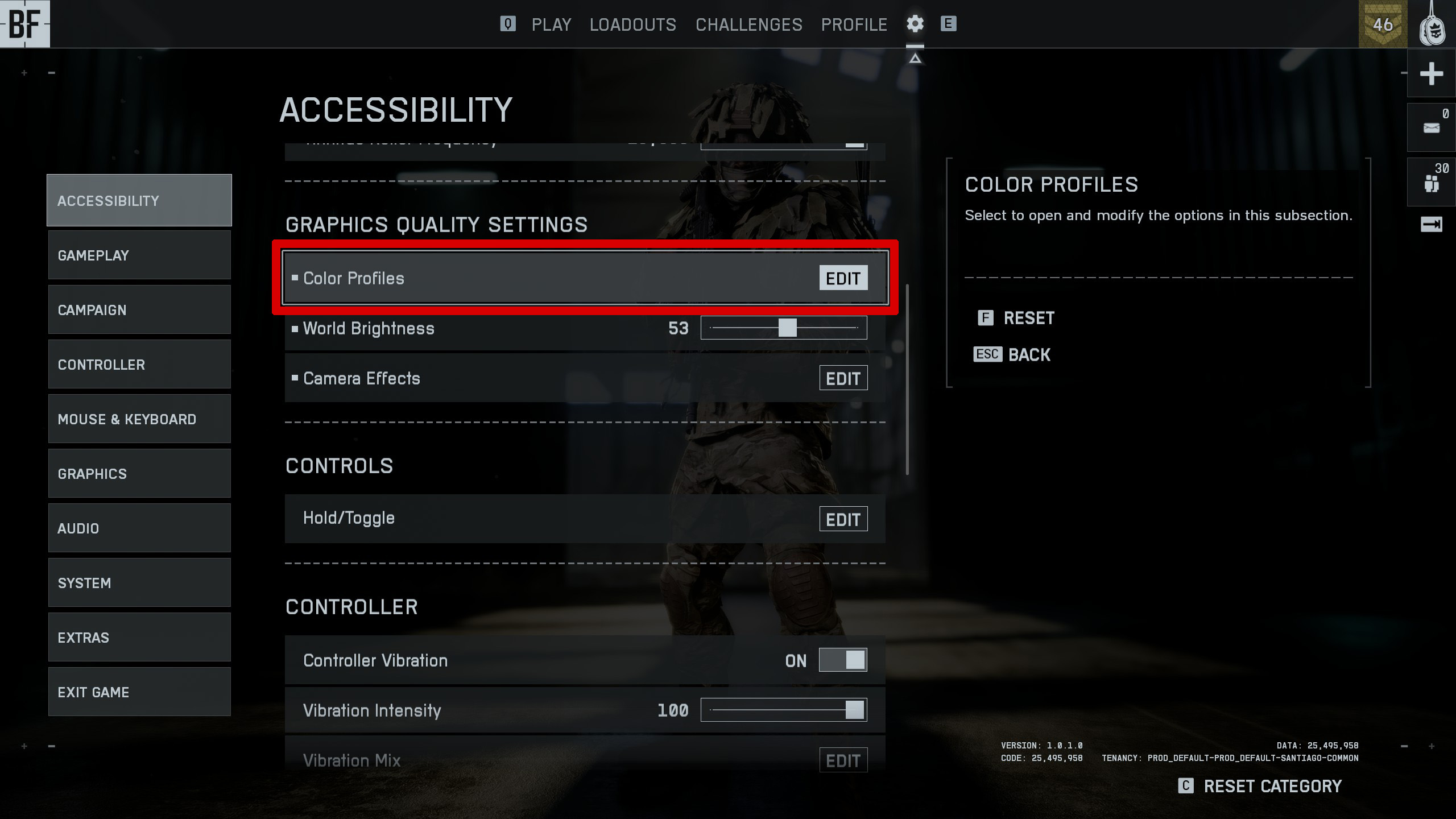Select the Campaign settings category
1456x819 pixels.
(139, 310)
